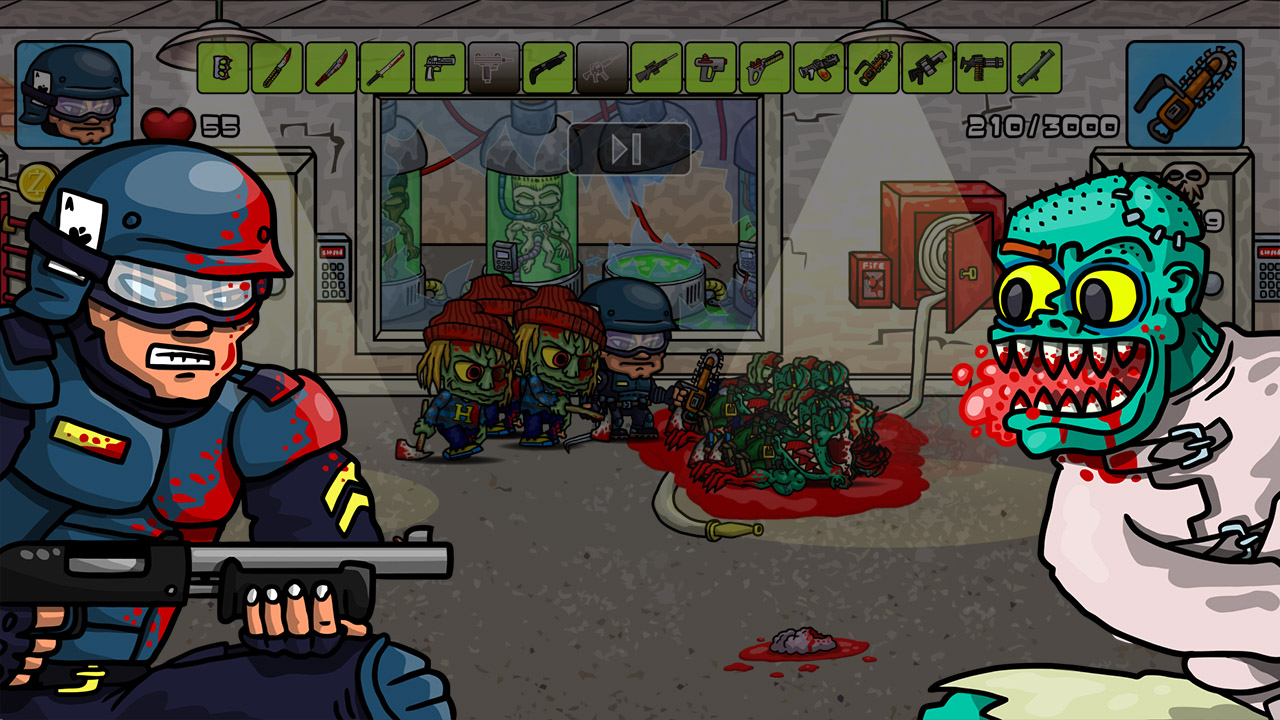Click the 210/3000 ammo counter

pyautogui.click(x=1040, y=124)
